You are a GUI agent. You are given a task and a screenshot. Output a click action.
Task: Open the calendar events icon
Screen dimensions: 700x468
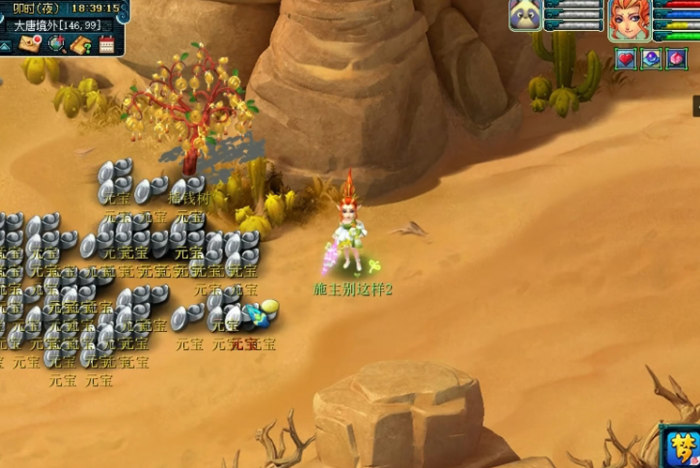(107, 43)
